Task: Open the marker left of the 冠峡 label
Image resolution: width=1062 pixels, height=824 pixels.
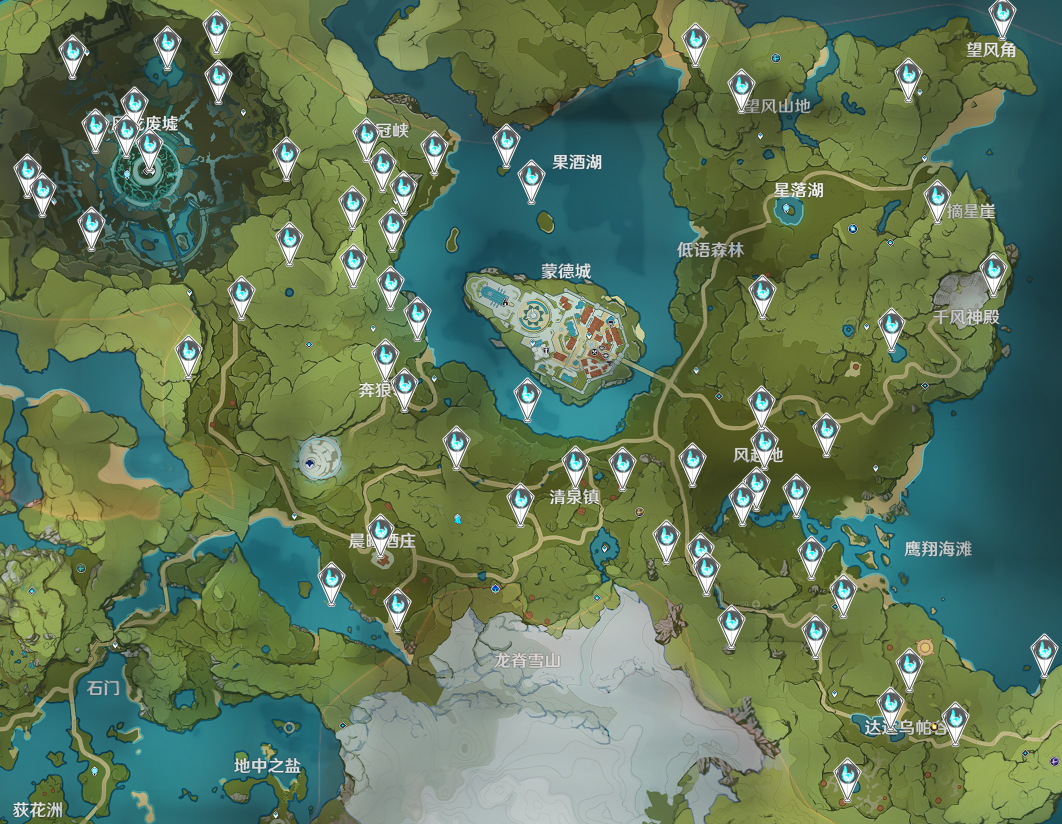Action: (367, 138)
